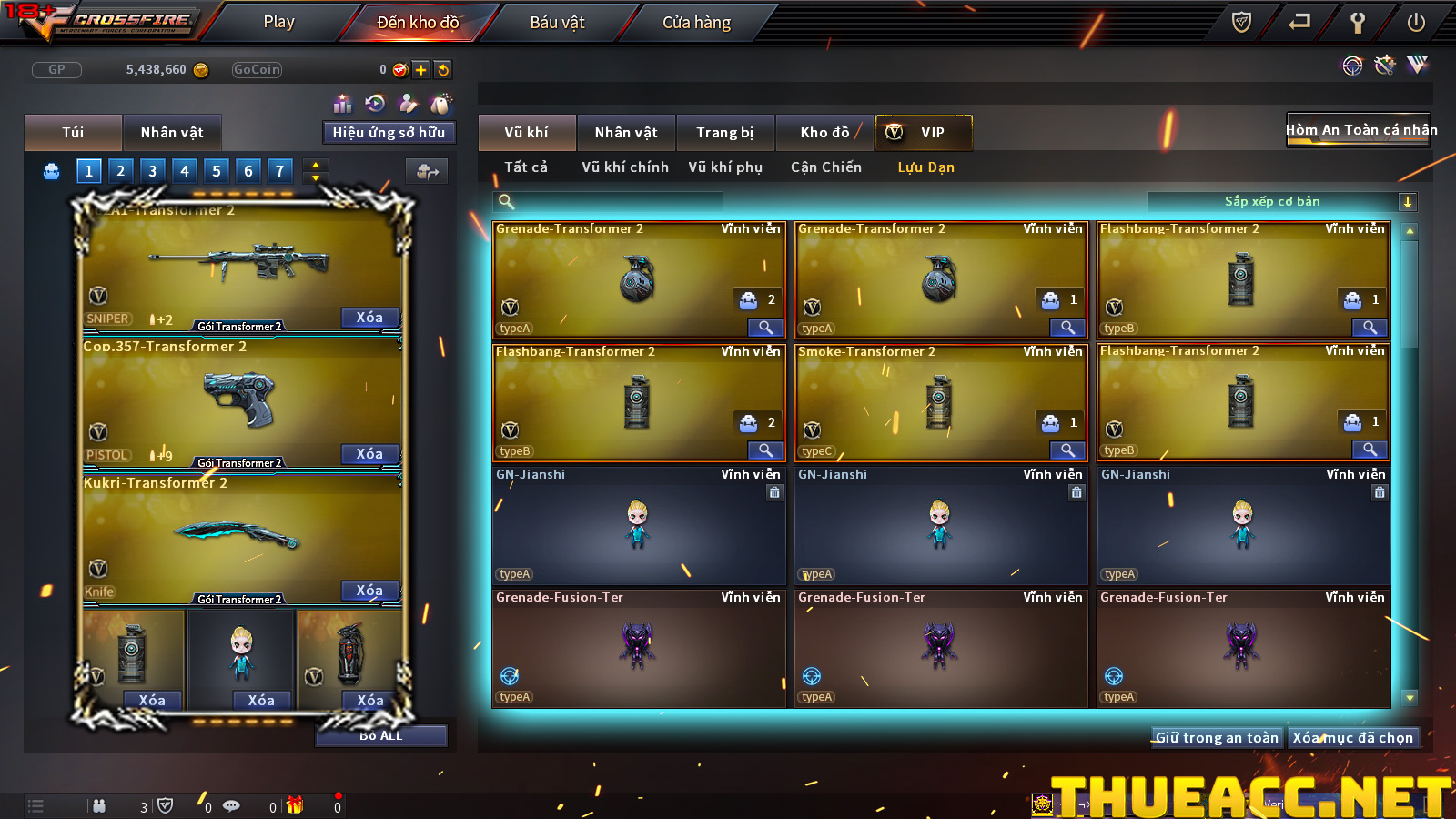Select bag preset number 3
This screenshot has height=819, width=1456.
[x=152, y=170]
